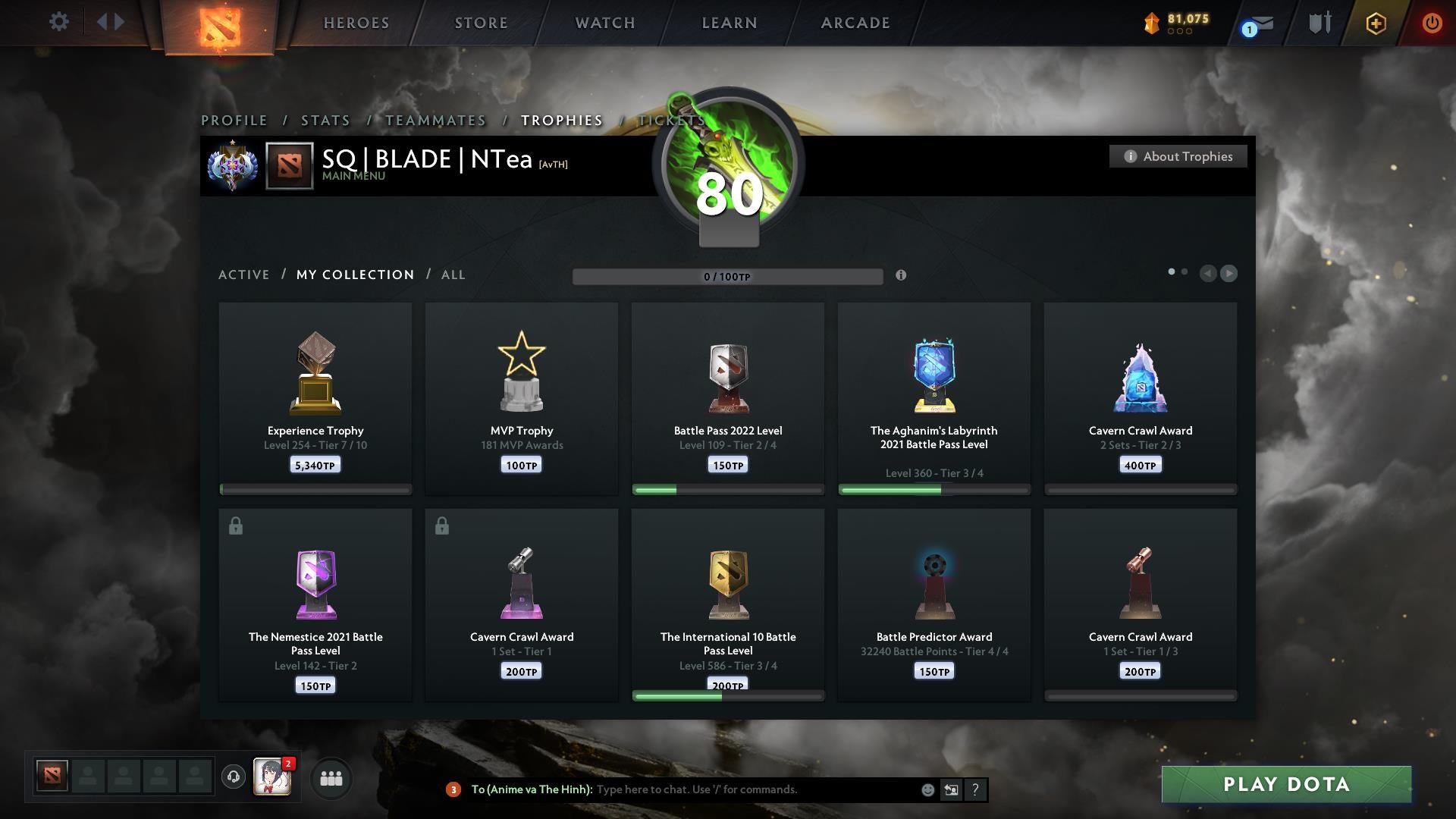Click the power off icon
This screenshot has height=819, width=1456.
tap(1432, 23)
